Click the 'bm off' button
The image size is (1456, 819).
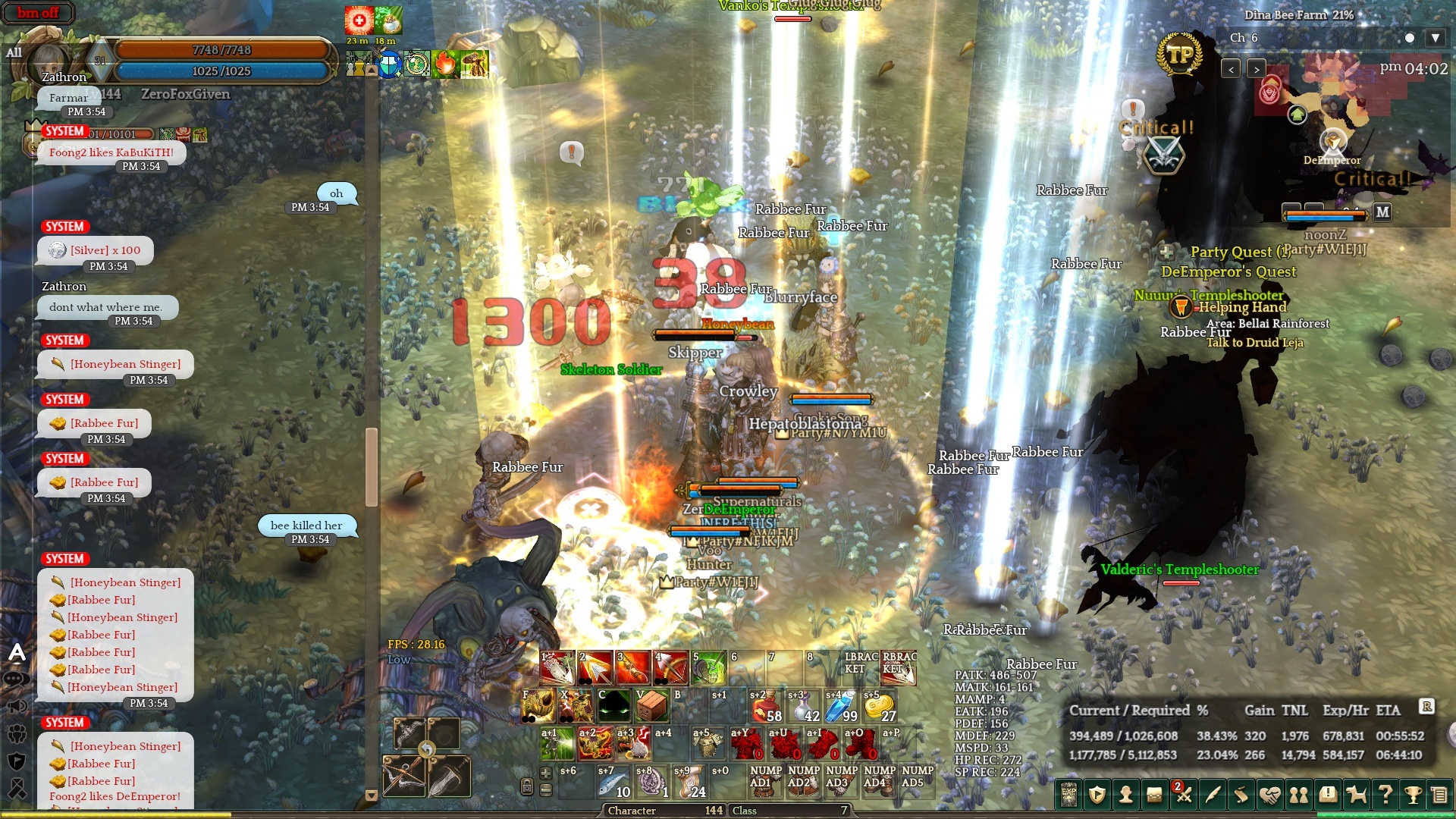(x=38, y=13)
